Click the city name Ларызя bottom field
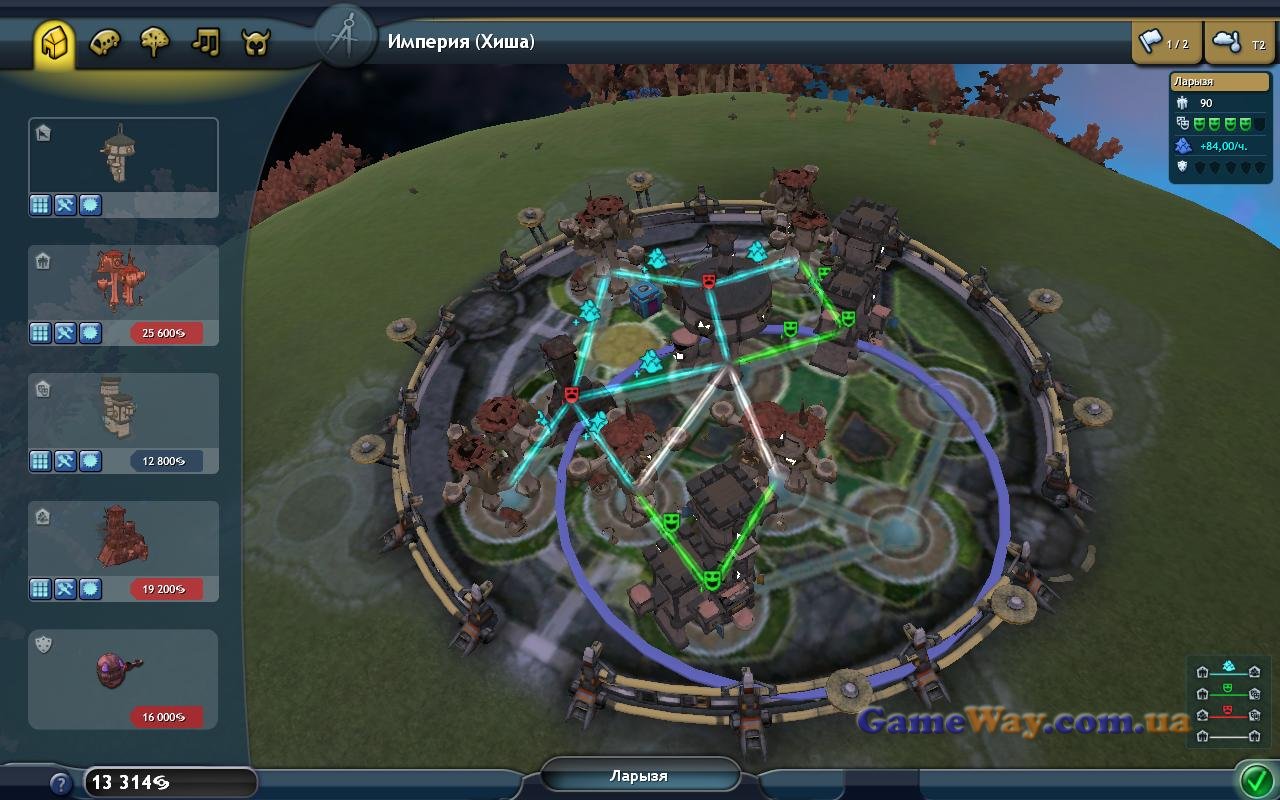 640,776
